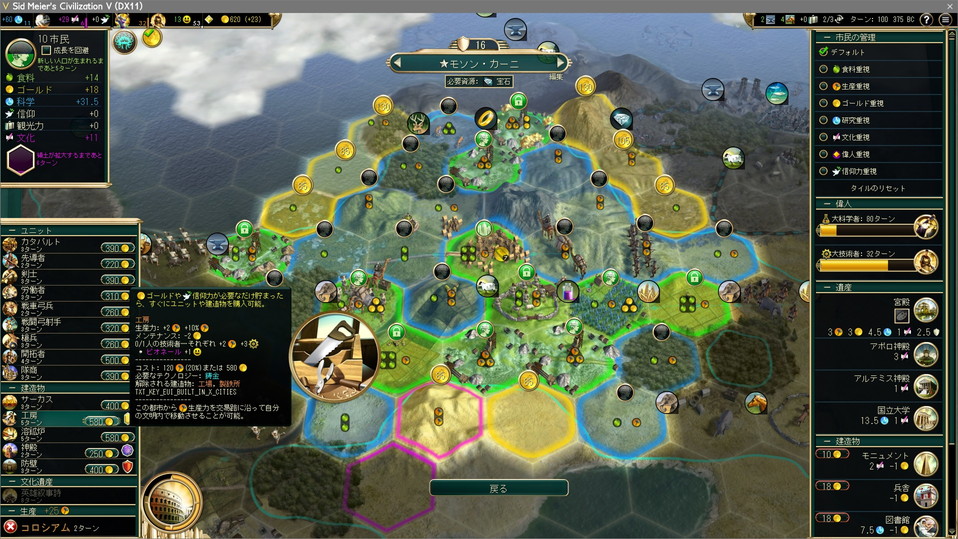Click タイルのリセット reset tiles button

(877, 188)
